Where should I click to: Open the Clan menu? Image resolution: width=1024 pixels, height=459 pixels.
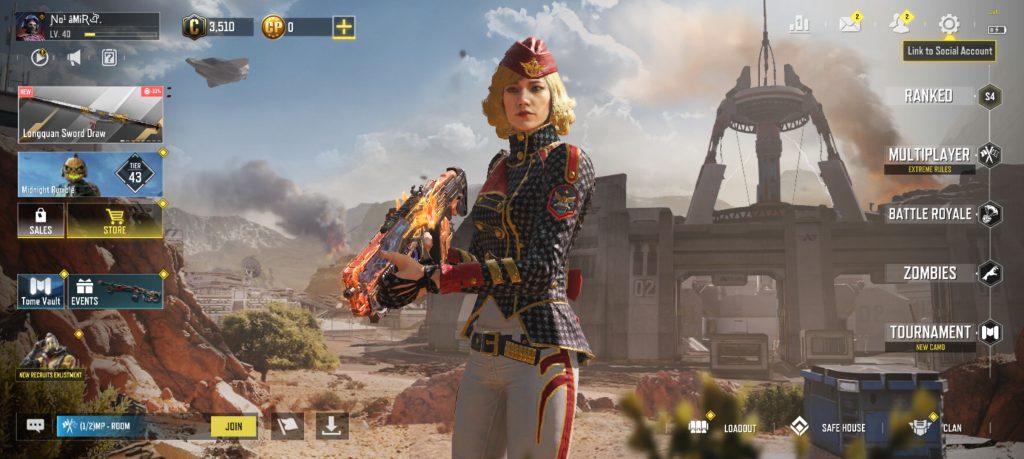(936, 427)
